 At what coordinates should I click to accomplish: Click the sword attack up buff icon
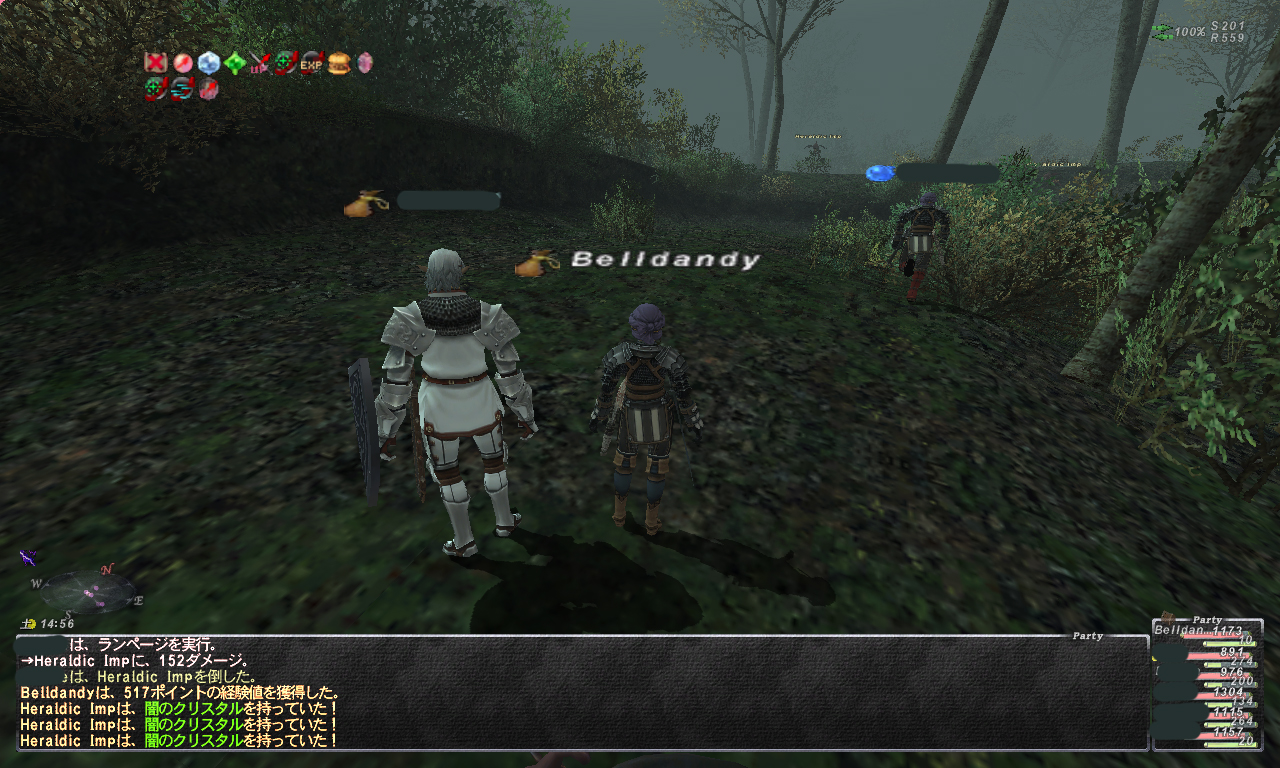260,63
